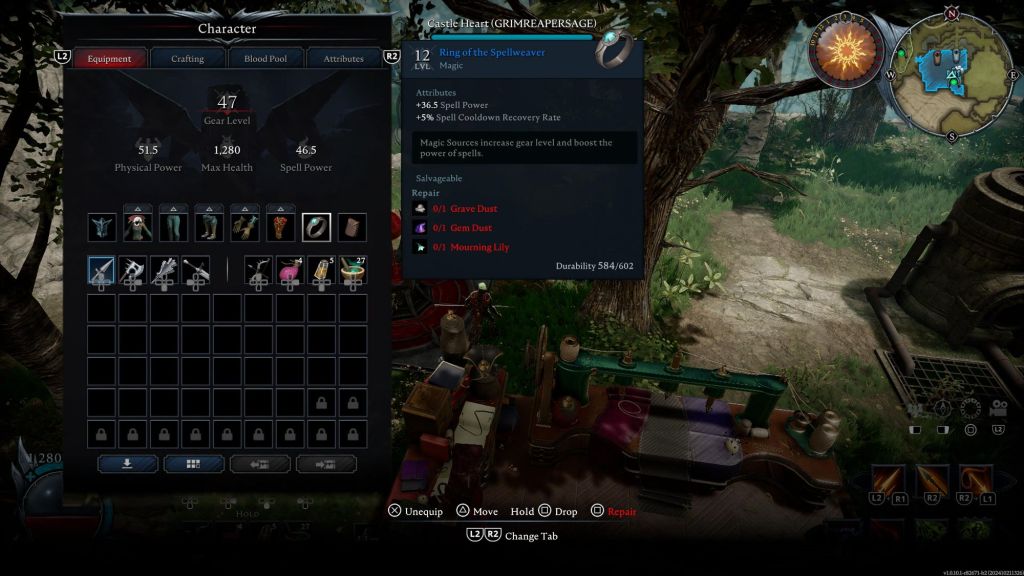Select the pink potion flask slot
This screenshot has width=1024, height=576.
[x=290, y=270]
